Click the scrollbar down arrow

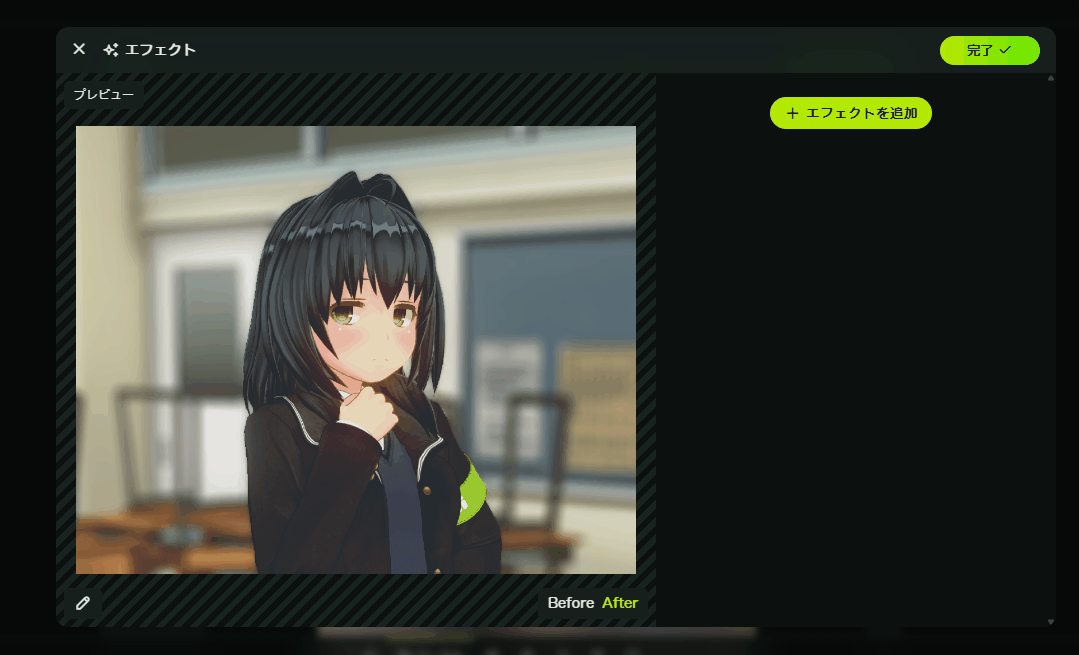[x=1050, y=621]
